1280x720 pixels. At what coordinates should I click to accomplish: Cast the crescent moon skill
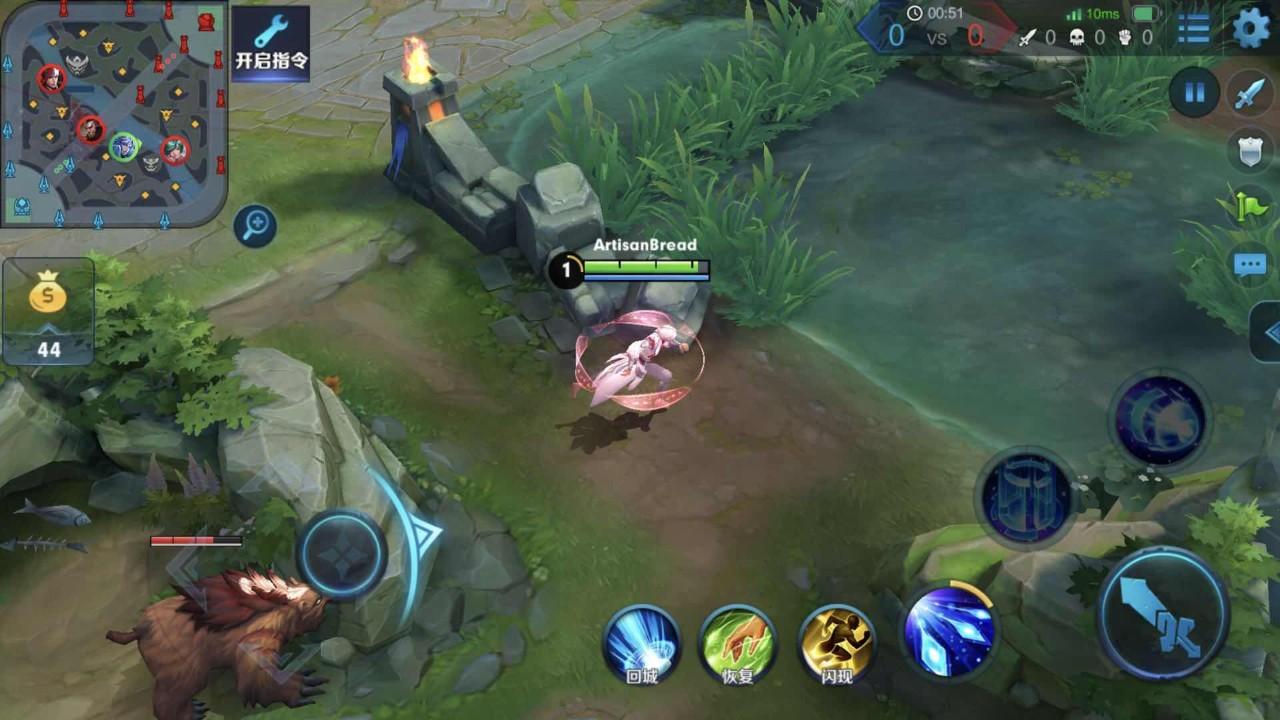click(1160, 419)
